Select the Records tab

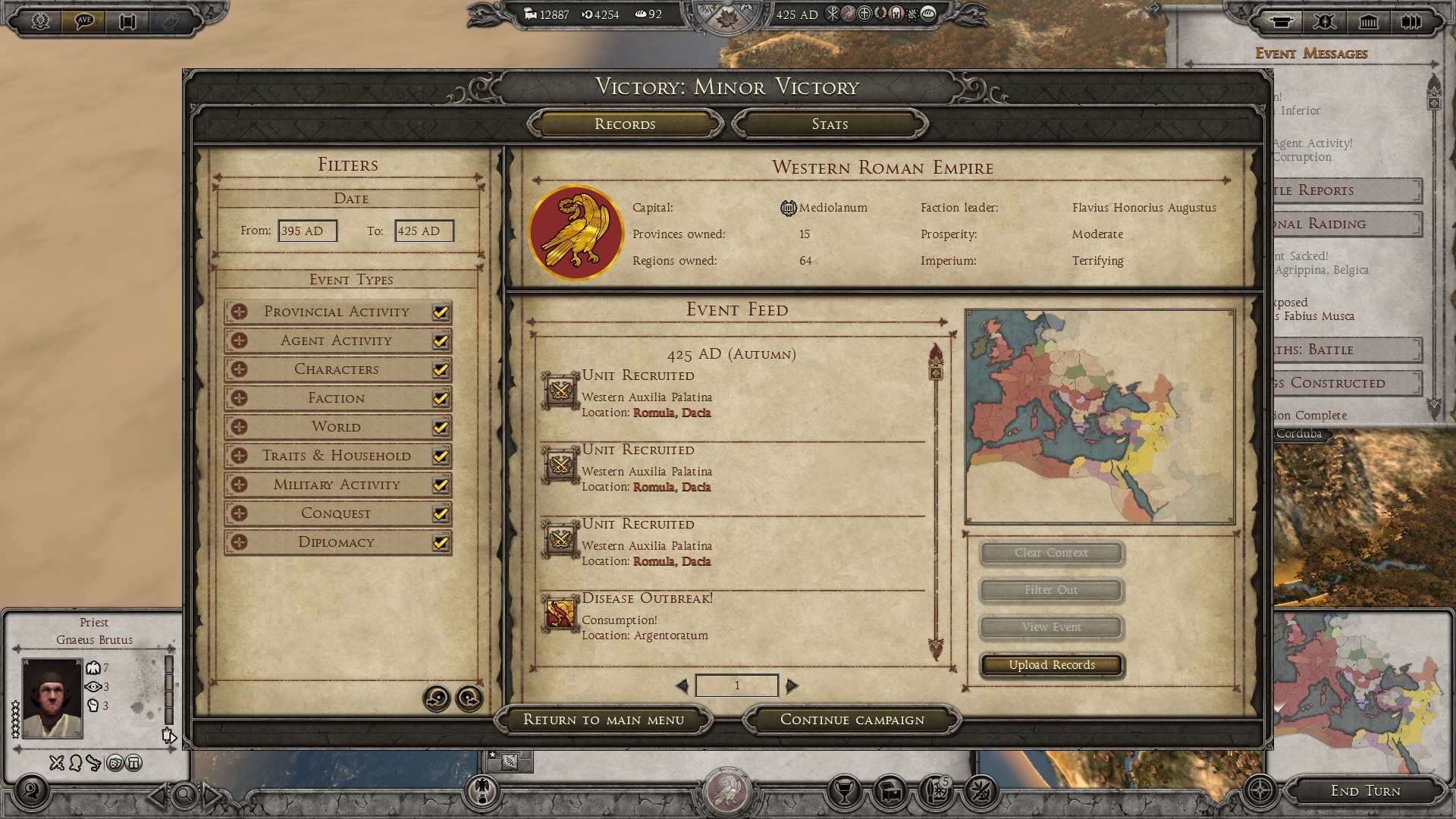click(625, 124)
